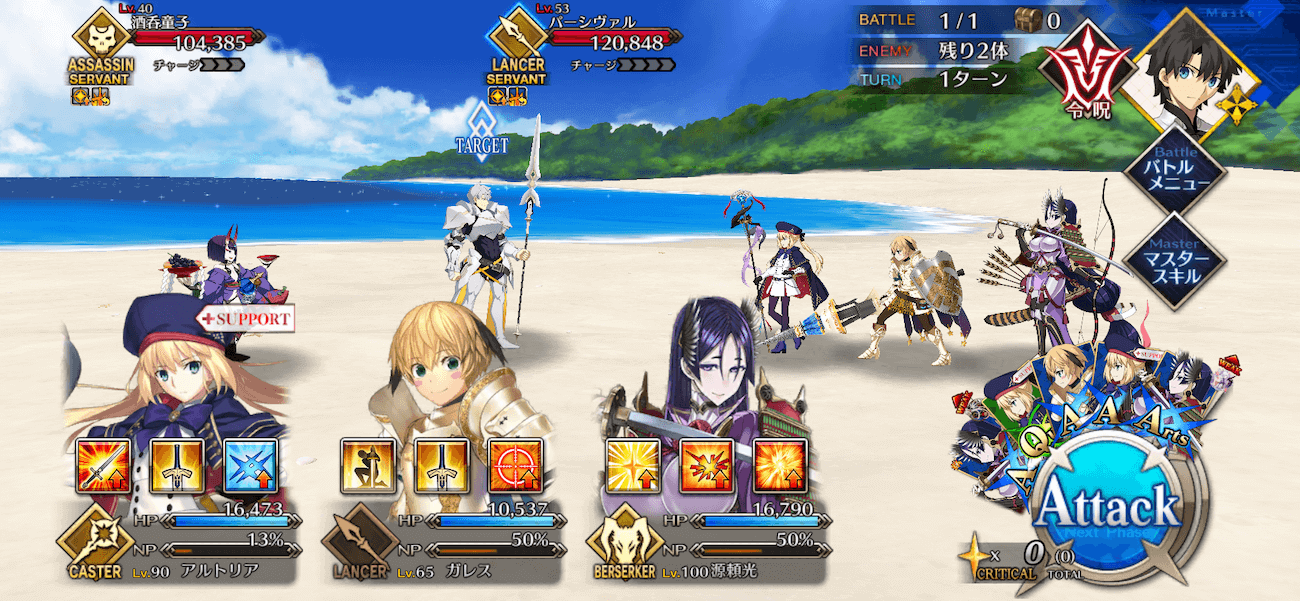The height and width of the screenshot is (601, 1300).
Task: Use Gareth's kneeling knight skill
Action: pos(367,466)
